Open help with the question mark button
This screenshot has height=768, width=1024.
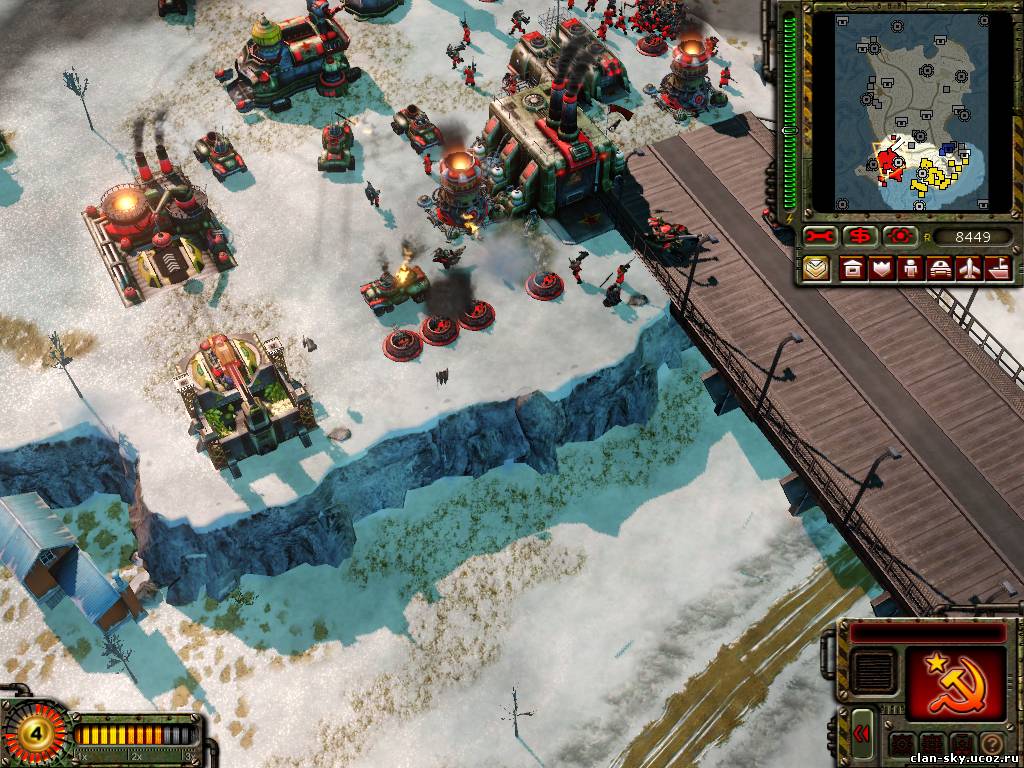991,745
